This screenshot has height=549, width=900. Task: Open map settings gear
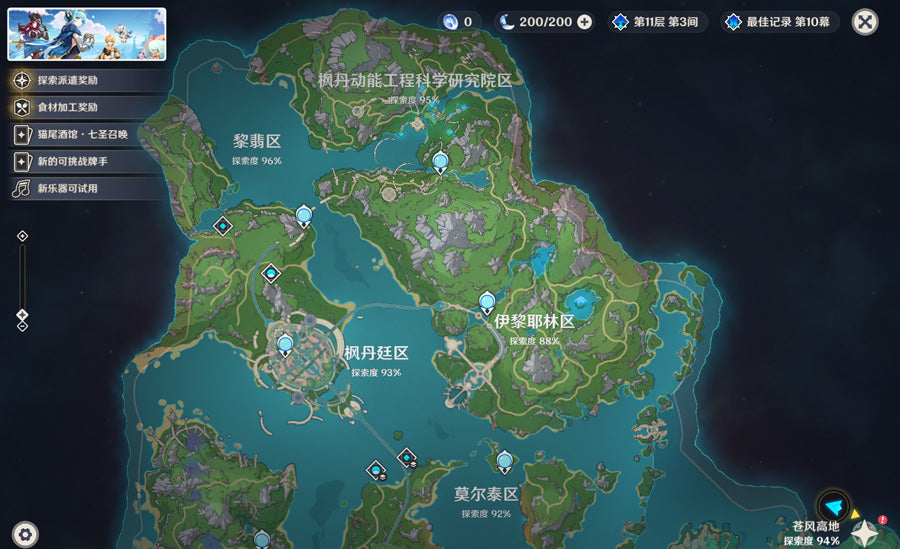[x=26, y=534]
